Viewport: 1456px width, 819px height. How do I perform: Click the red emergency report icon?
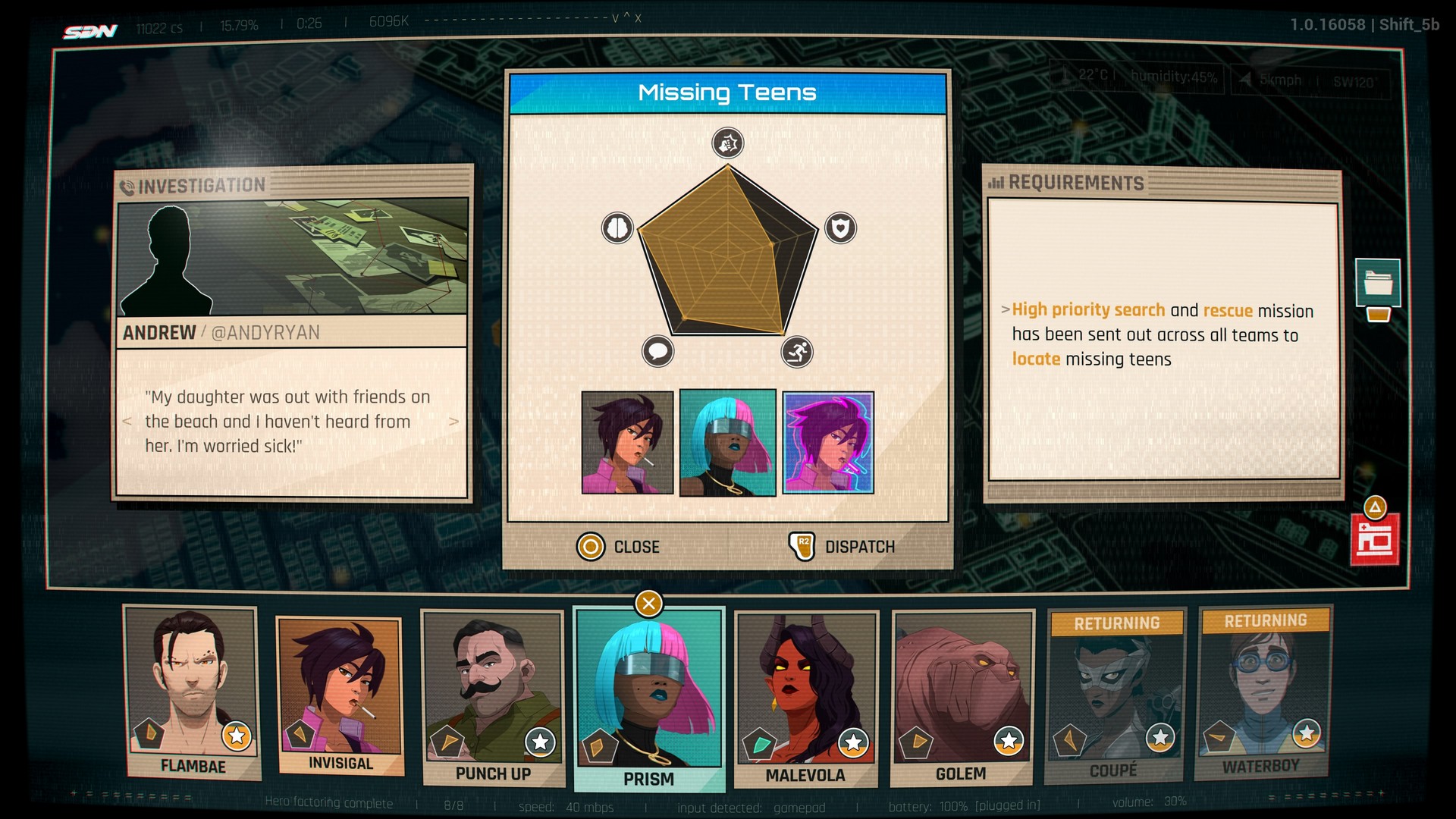click(1374, 540)
